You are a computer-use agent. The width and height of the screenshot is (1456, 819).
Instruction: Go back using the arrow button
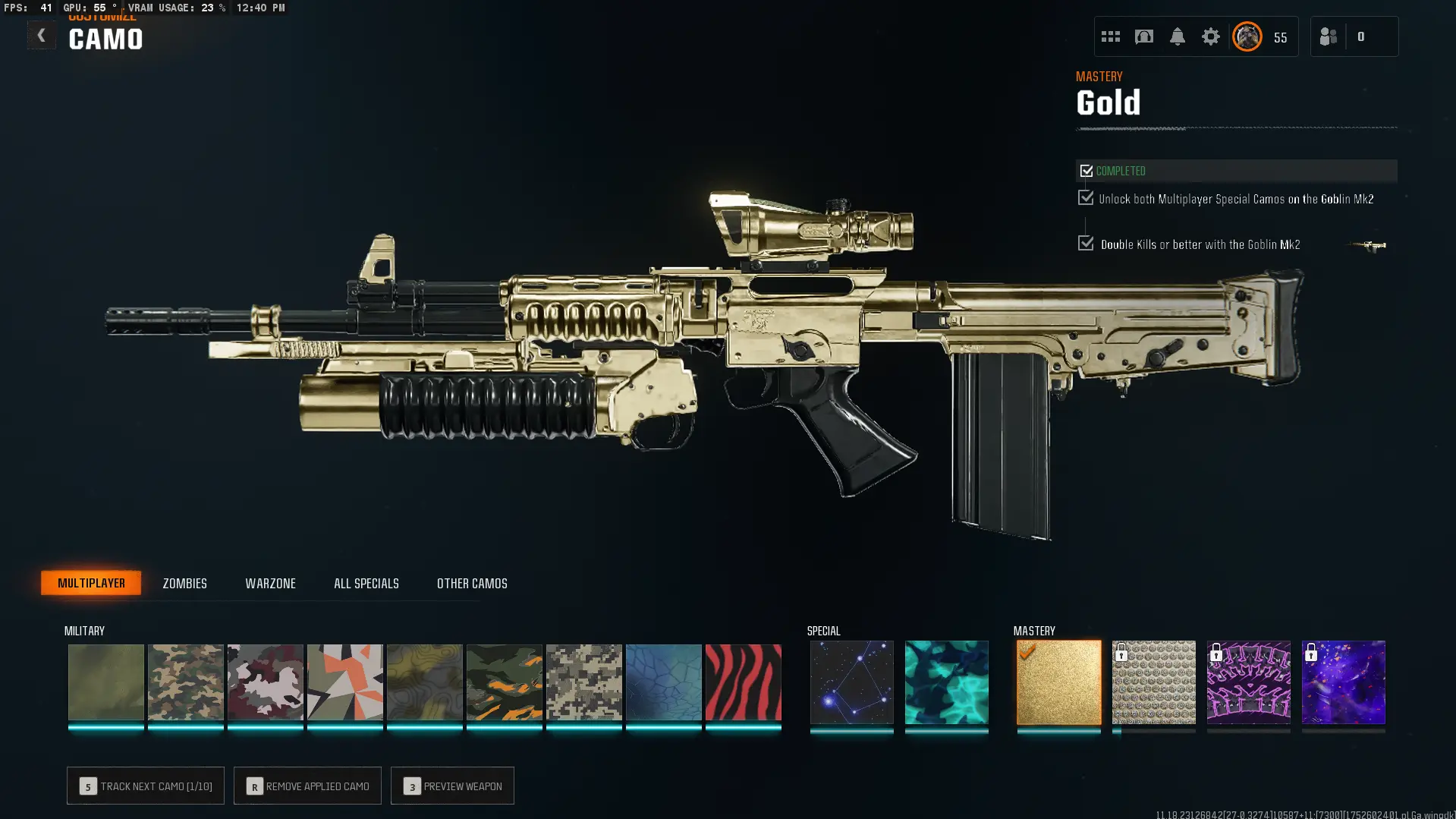(41, 36)
